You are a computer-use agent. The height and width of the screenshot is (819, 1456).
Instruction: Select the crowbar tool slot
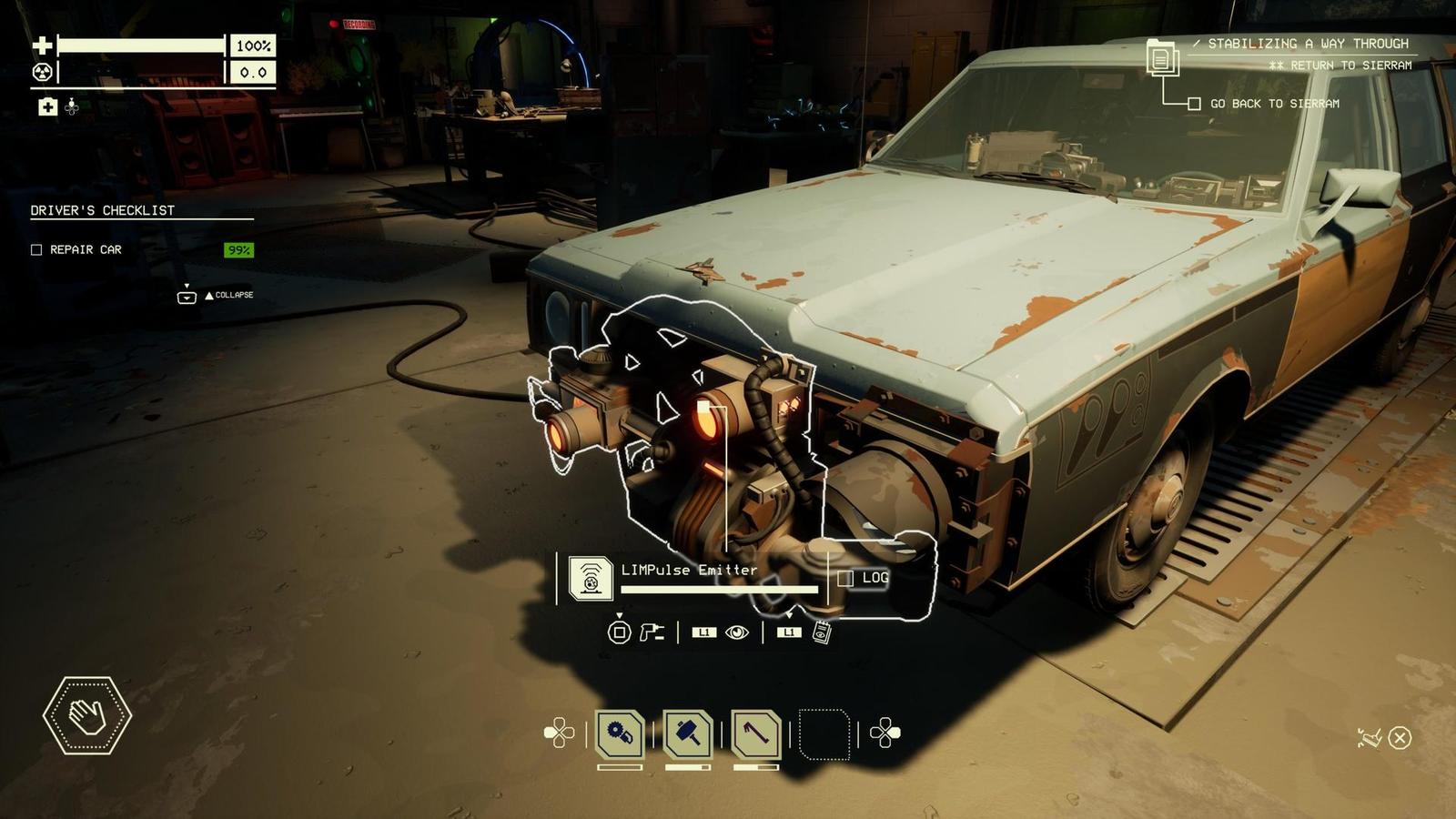point(756,733)
